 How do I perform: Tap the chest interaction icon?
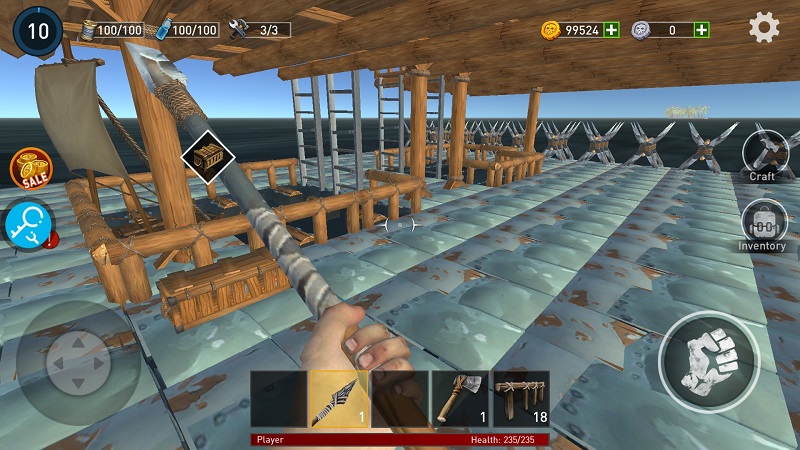click(207, 157)
